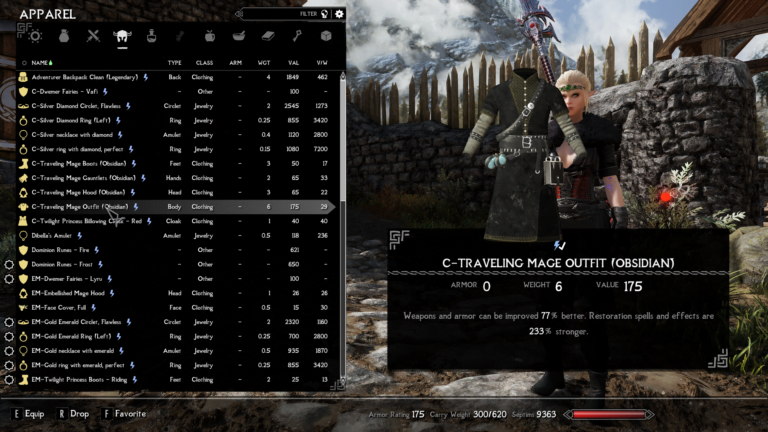
Task: Switch to the food apple category
Action: pos(210,36)
